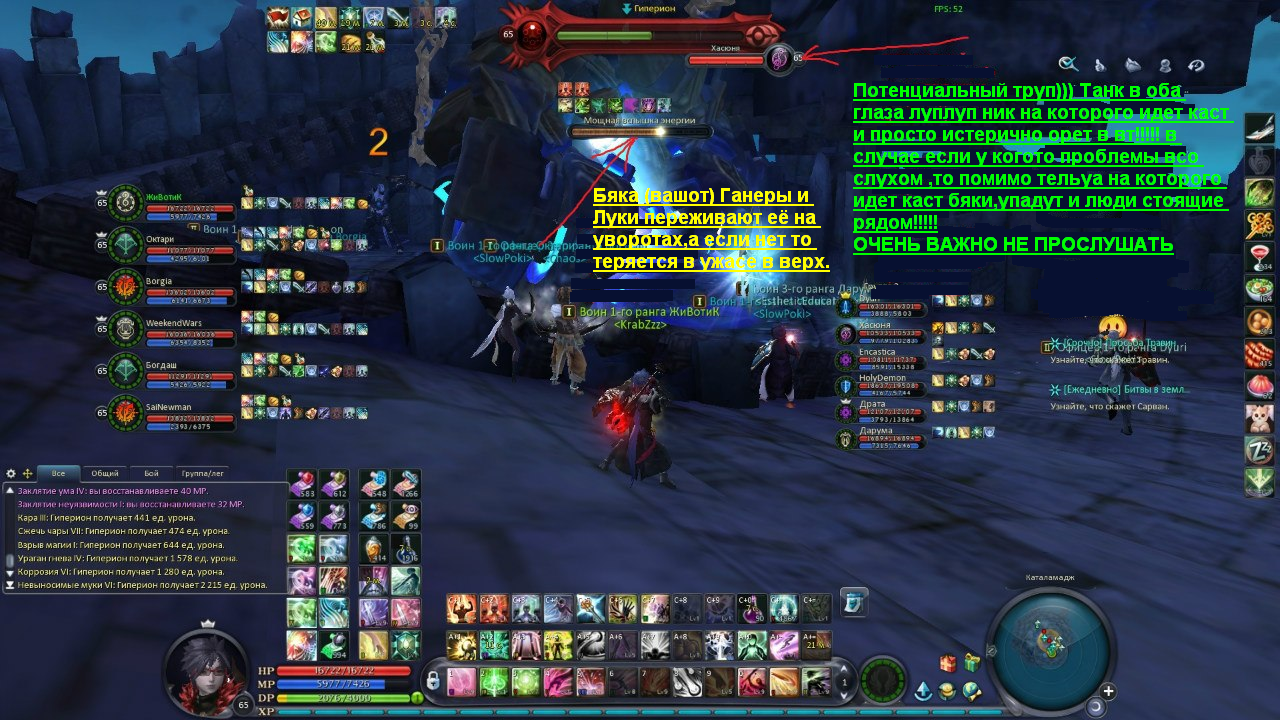Open the Бой chat tab

coord(151,473)
